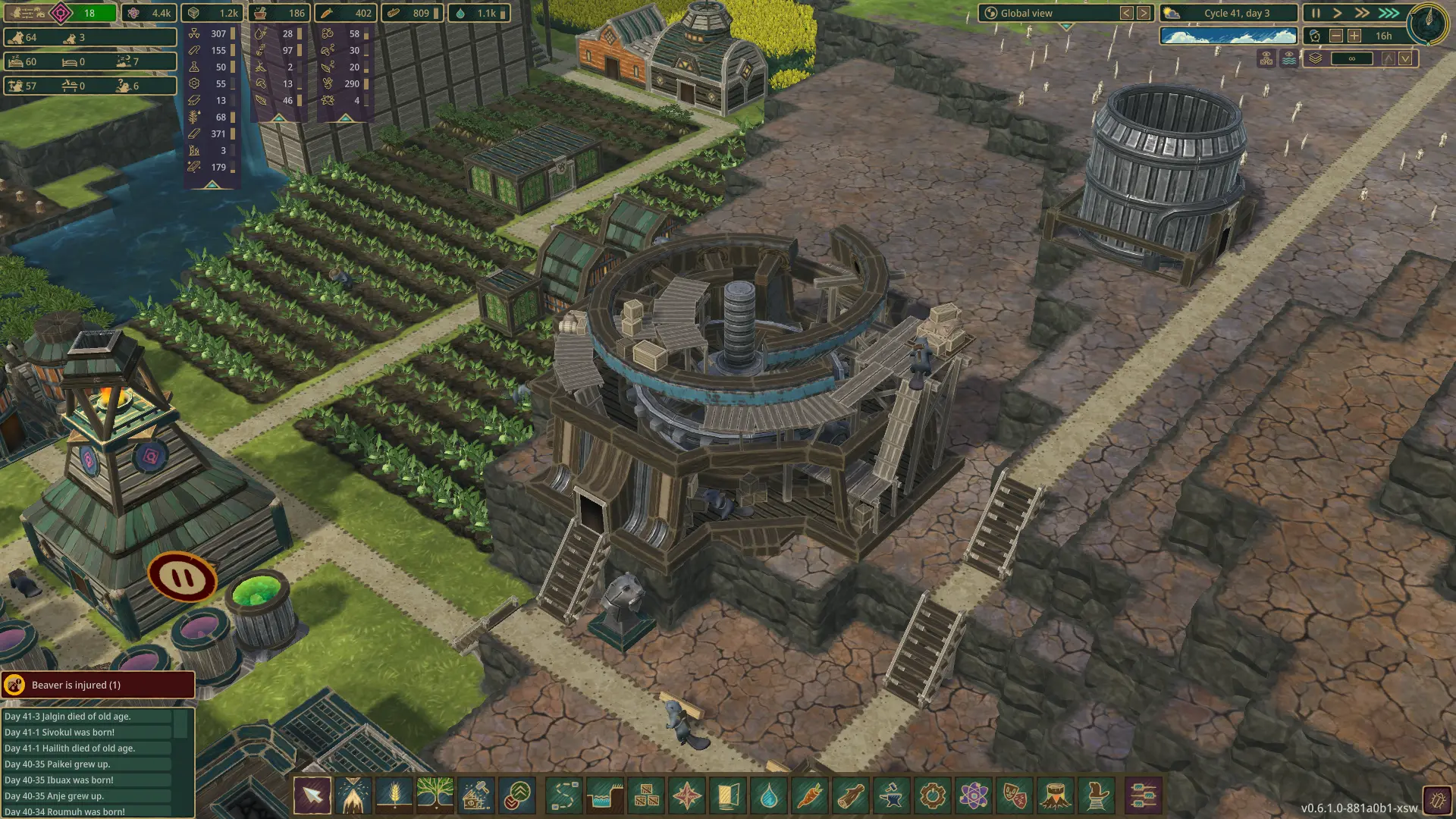Open the tree planting tool
The image size is (1456, 819).
435,796
